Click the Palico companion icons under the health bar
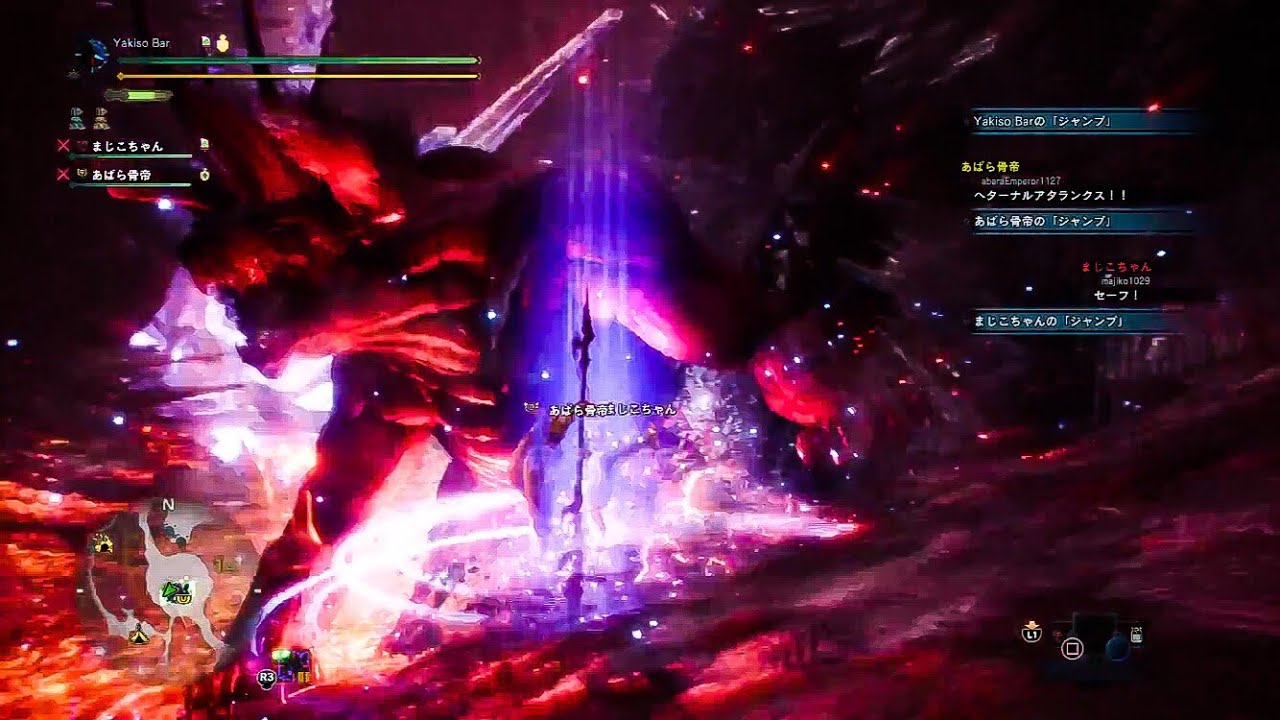This screenshot has width=1280, height=720. tap(88, 117)
